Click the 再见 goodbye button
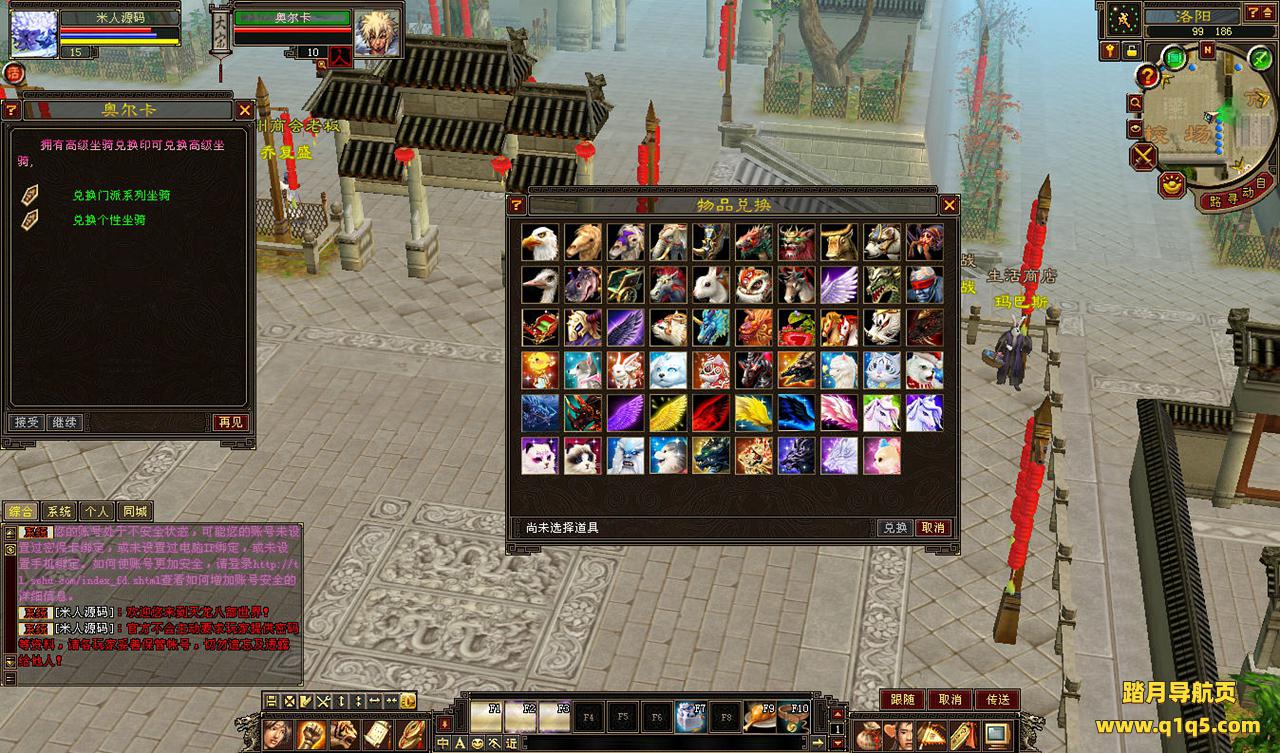This screenshot has height=753, width=1280. click(x=230, y=423)
